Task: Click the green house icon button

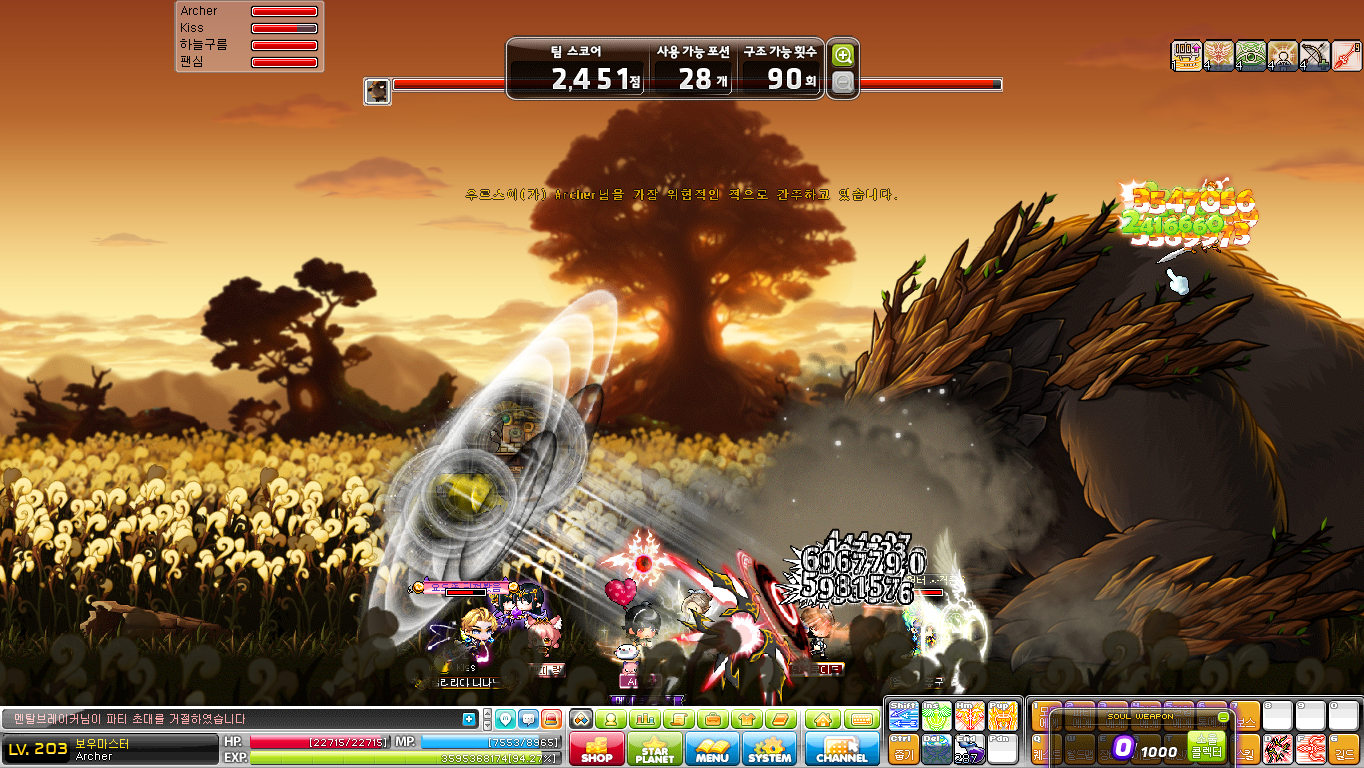Action: coord(822,719)
